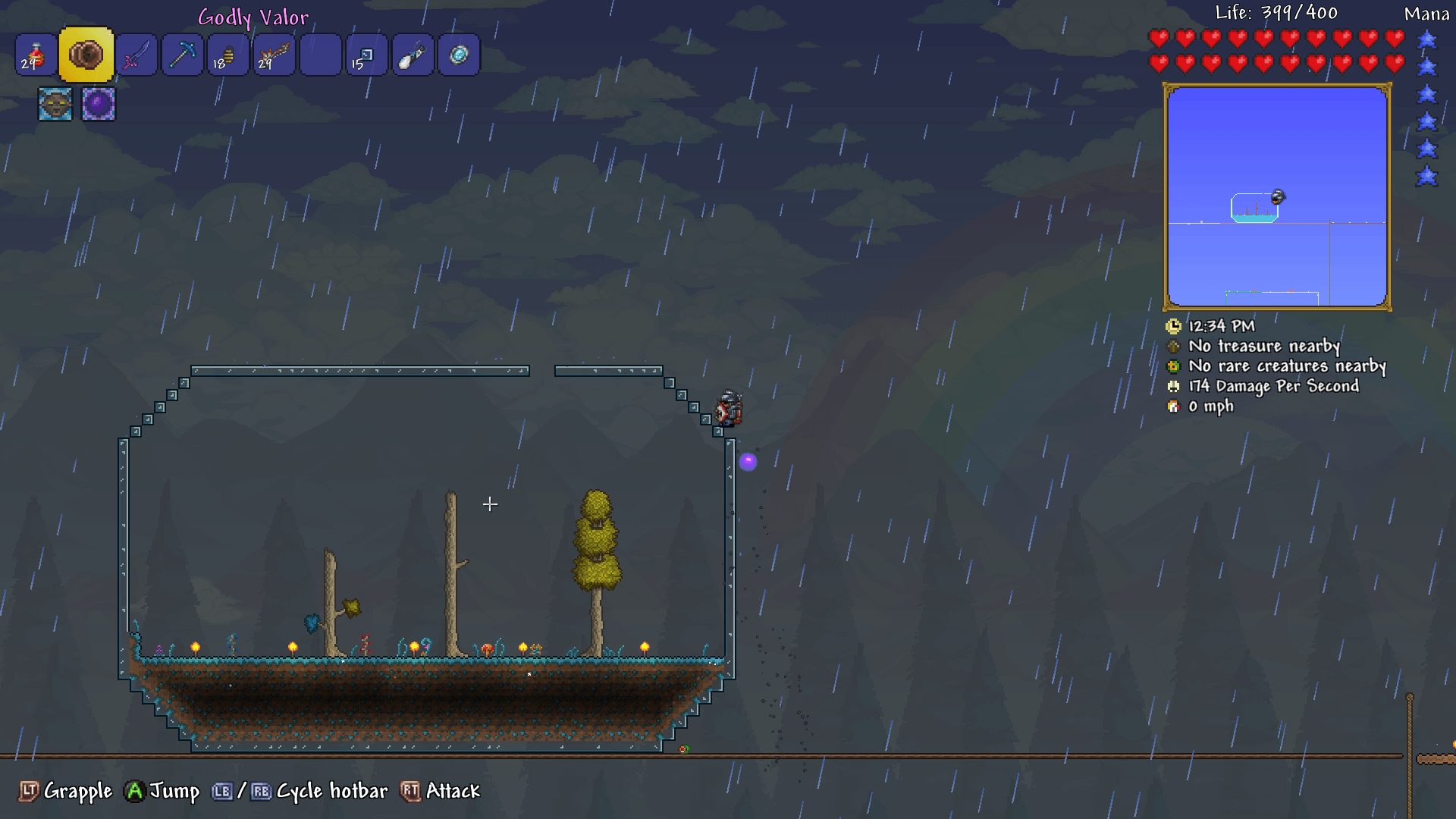Click the highlighted item in hotbar slot two
The width and height of the screenshot is (1456, 819).
(86, 55)
